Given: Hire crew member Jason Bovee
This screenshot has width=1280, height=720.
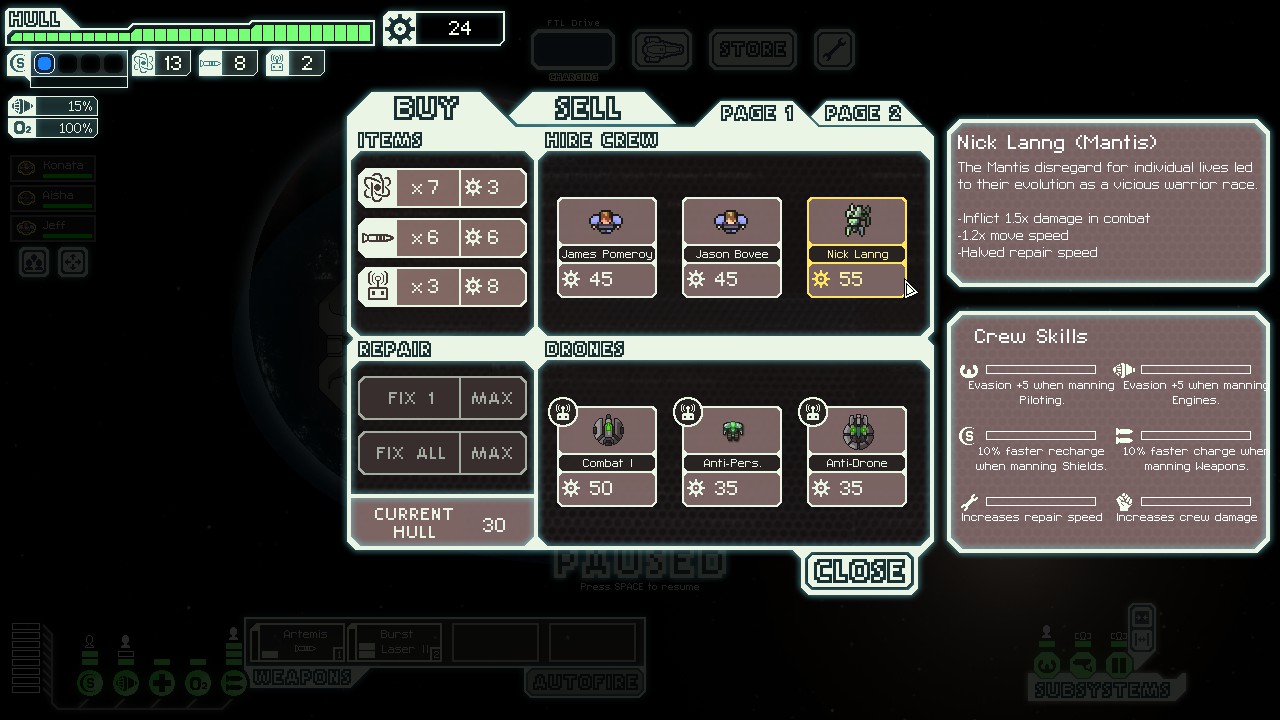Looking at the screenshot, I should (x=732, y=247).
